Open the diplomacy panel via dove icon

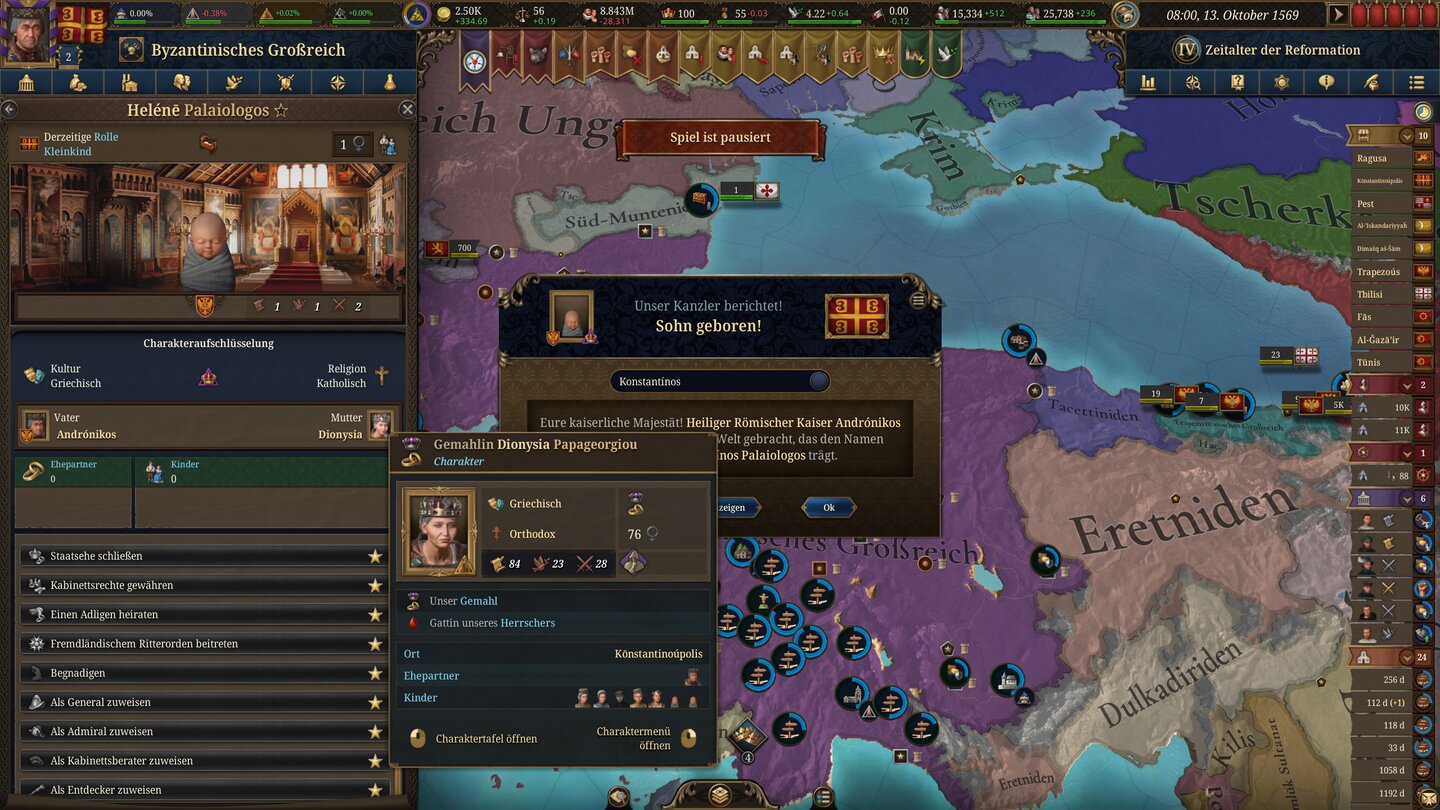[232, 82]
